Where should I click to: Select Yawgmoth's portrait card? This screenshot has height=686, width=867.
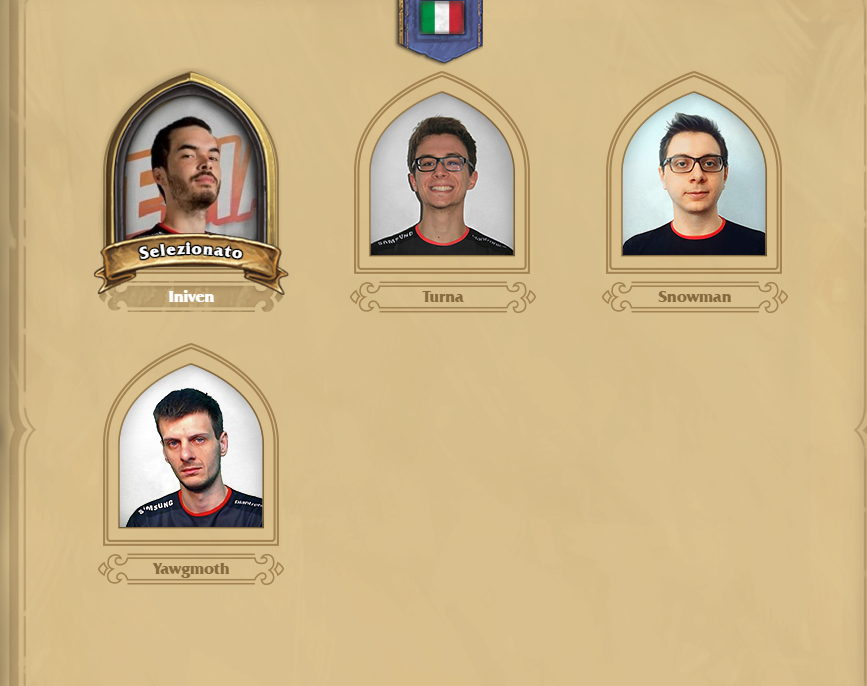(191, 447)
